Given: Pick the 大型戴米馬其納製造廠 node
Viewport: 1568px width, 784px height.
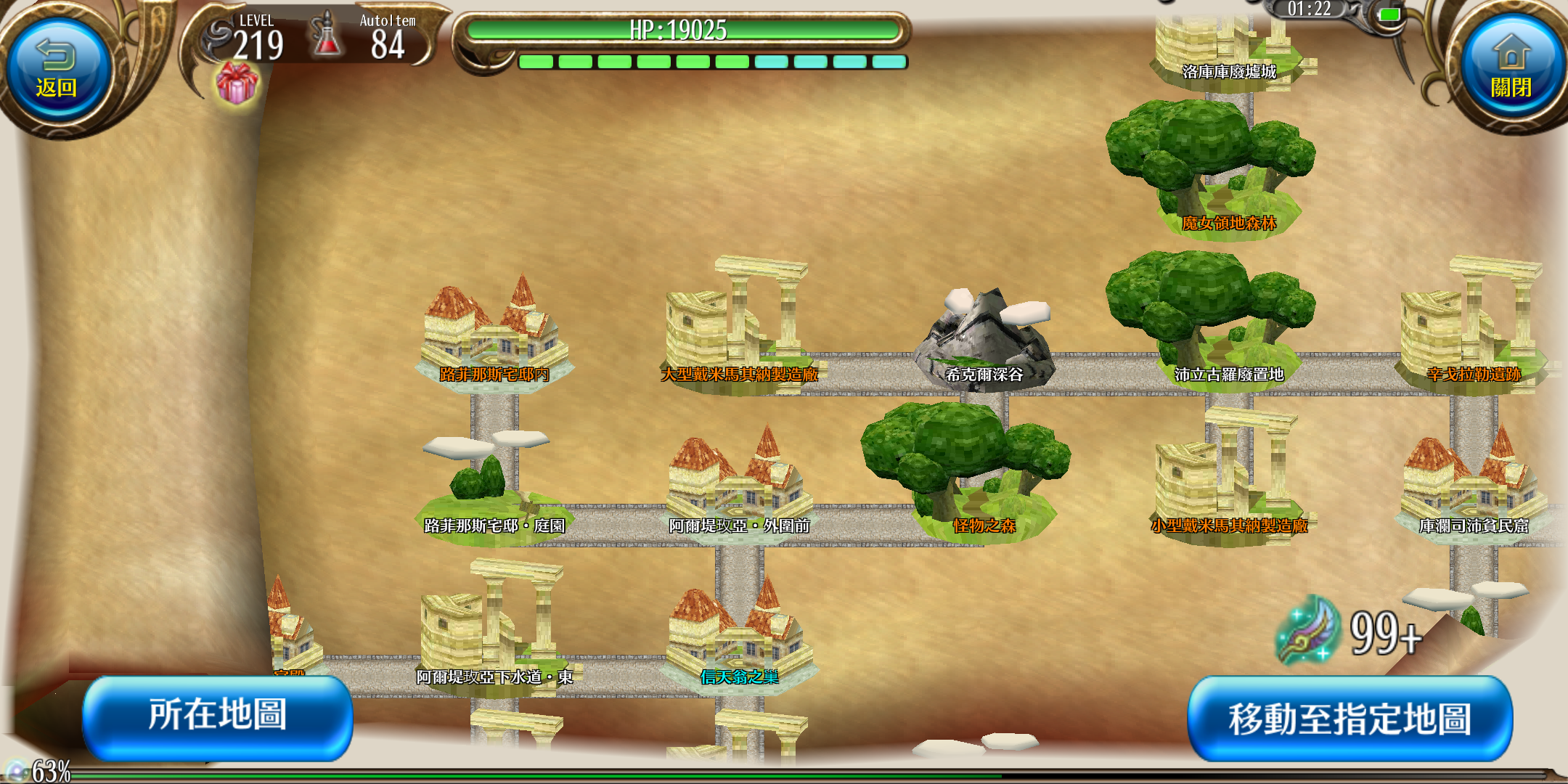Looking at the screenshot, I should pyautogui.click(x=739, y=330).
